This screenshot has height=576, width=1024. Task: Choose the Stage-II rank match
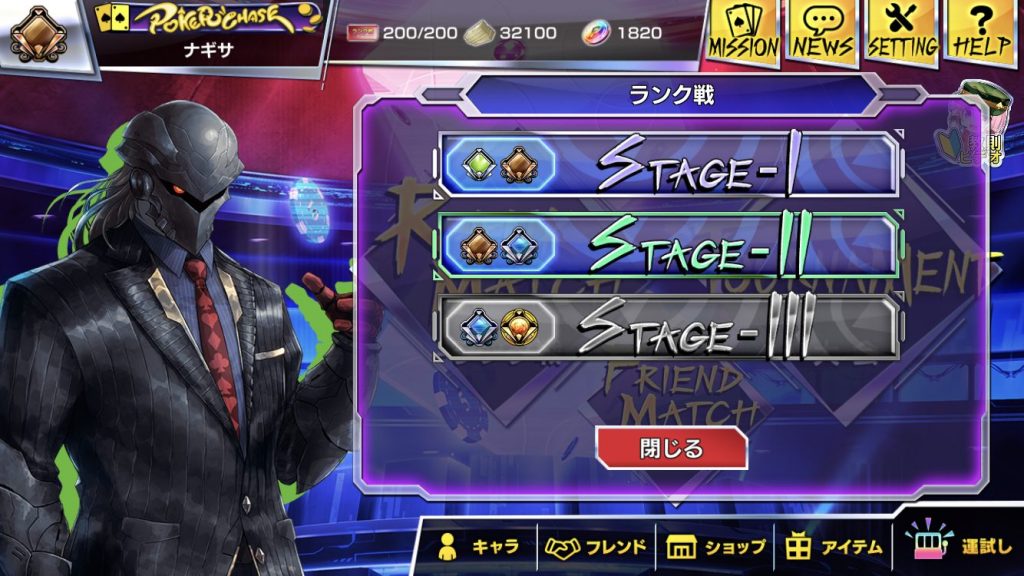pyautogui.click(x=668, y=245)
